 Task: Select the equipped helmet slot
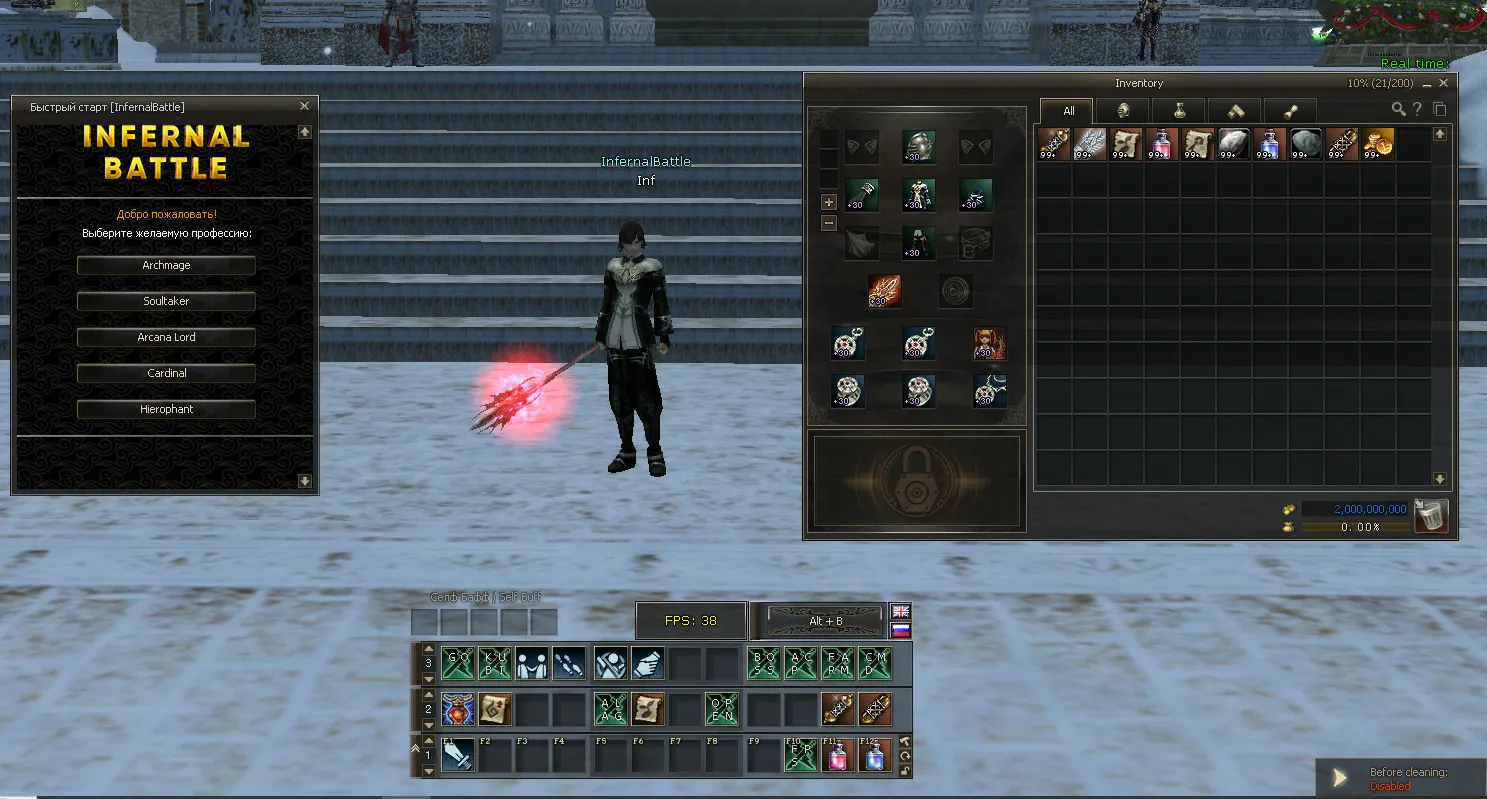pyautogui.click(x=918, y=146)
